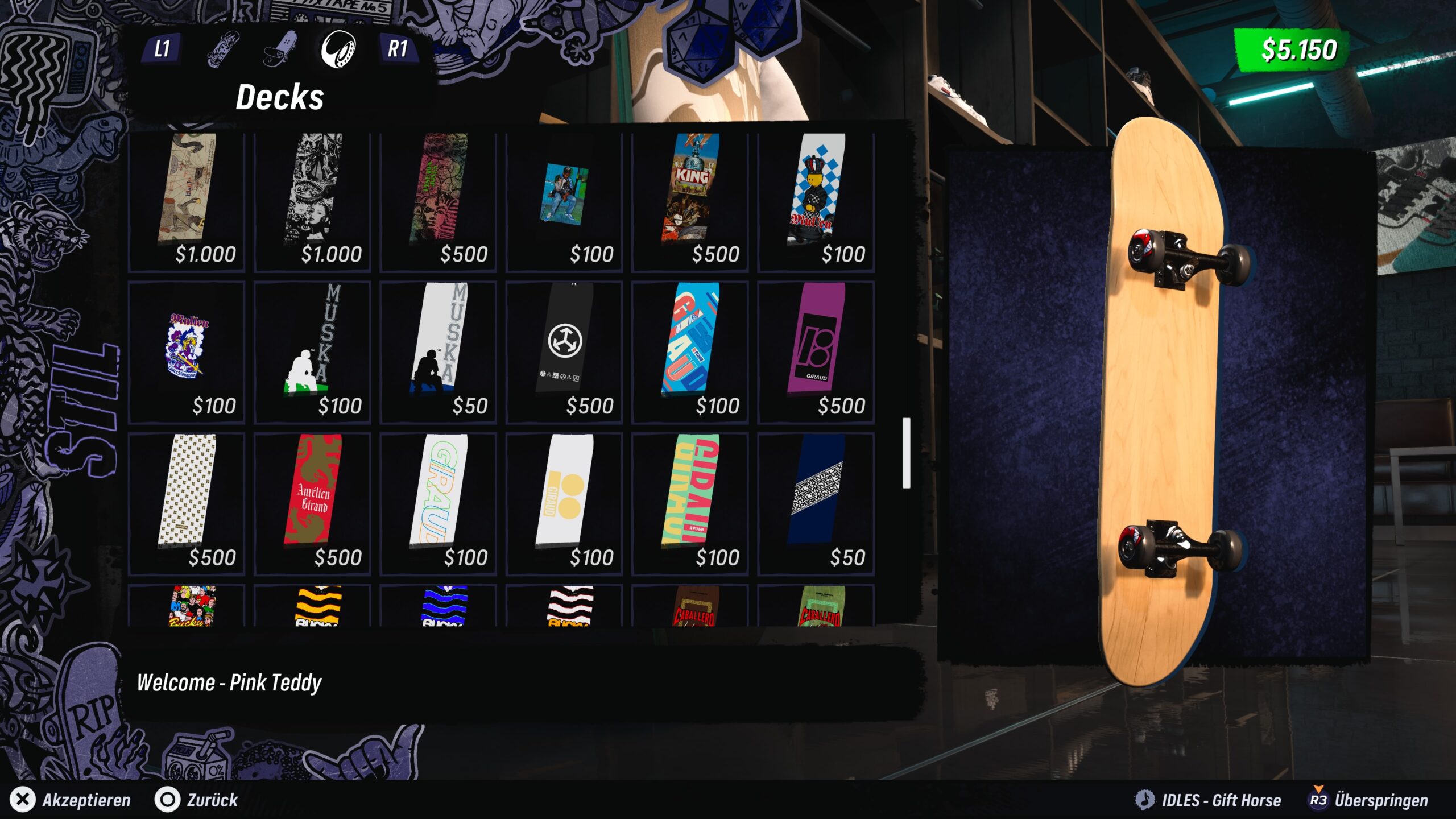
Task: Open the griptape skateboard tab
Action: point(280,49)
